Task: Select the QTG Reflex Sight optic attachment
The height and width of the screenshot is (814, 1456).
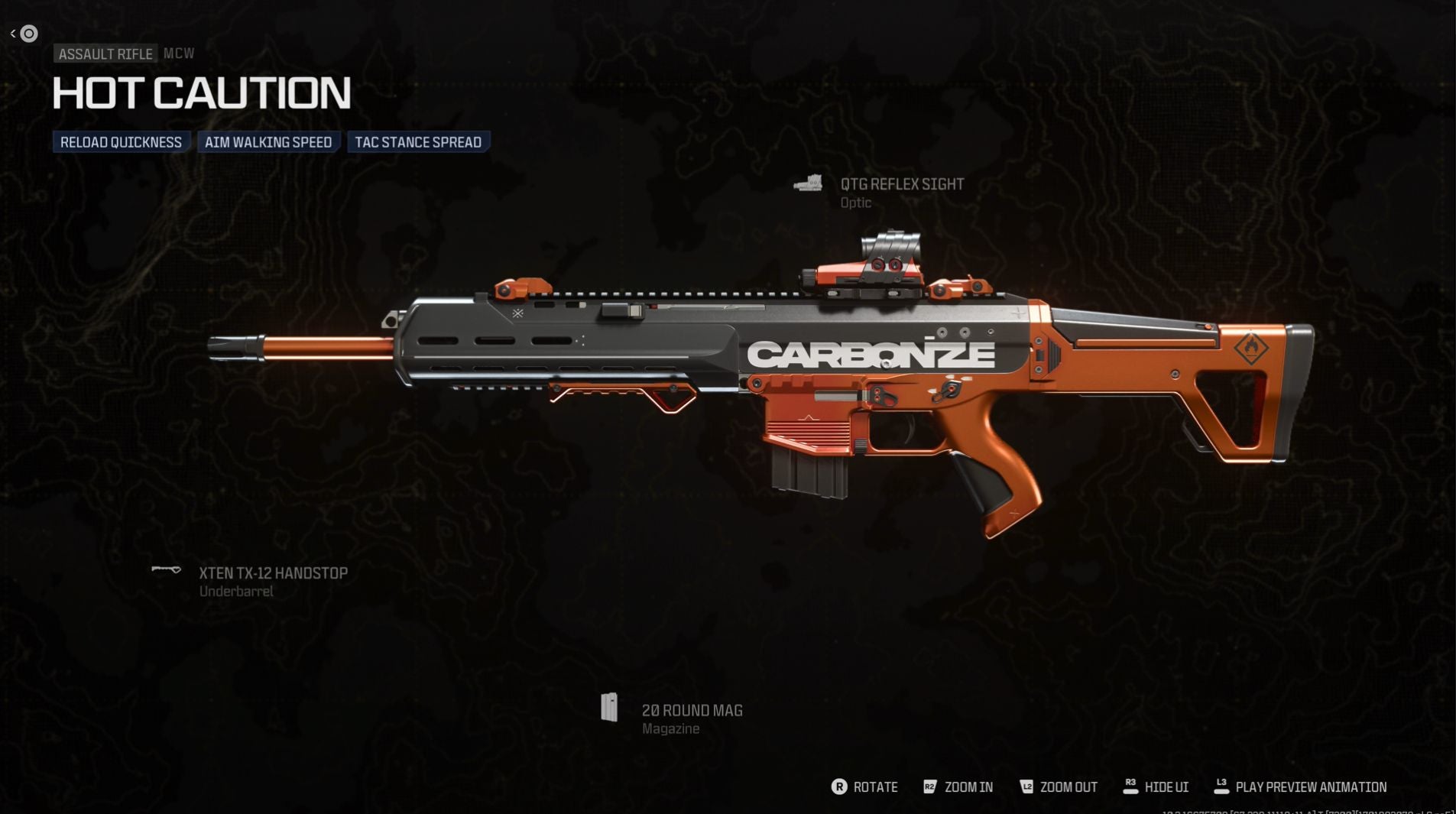Action: coord(901,185)
